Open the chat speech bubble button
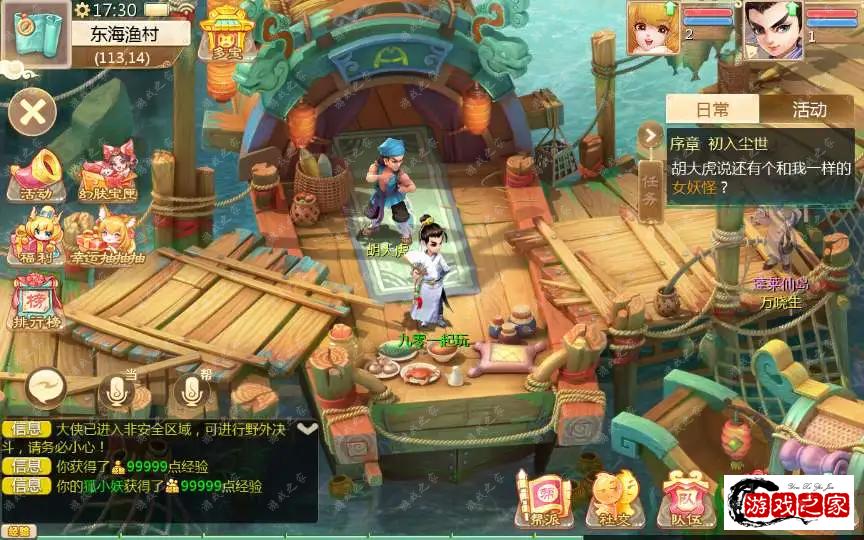Viewport: 864px width, 540px height. [x=47, y=383]
